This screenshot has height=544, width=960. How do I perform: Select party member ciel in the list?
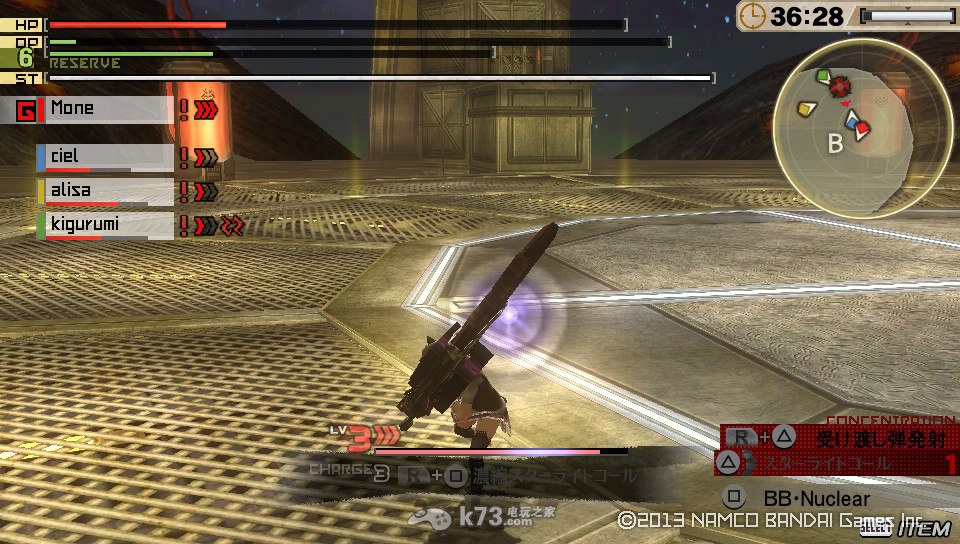pos(106,157)
